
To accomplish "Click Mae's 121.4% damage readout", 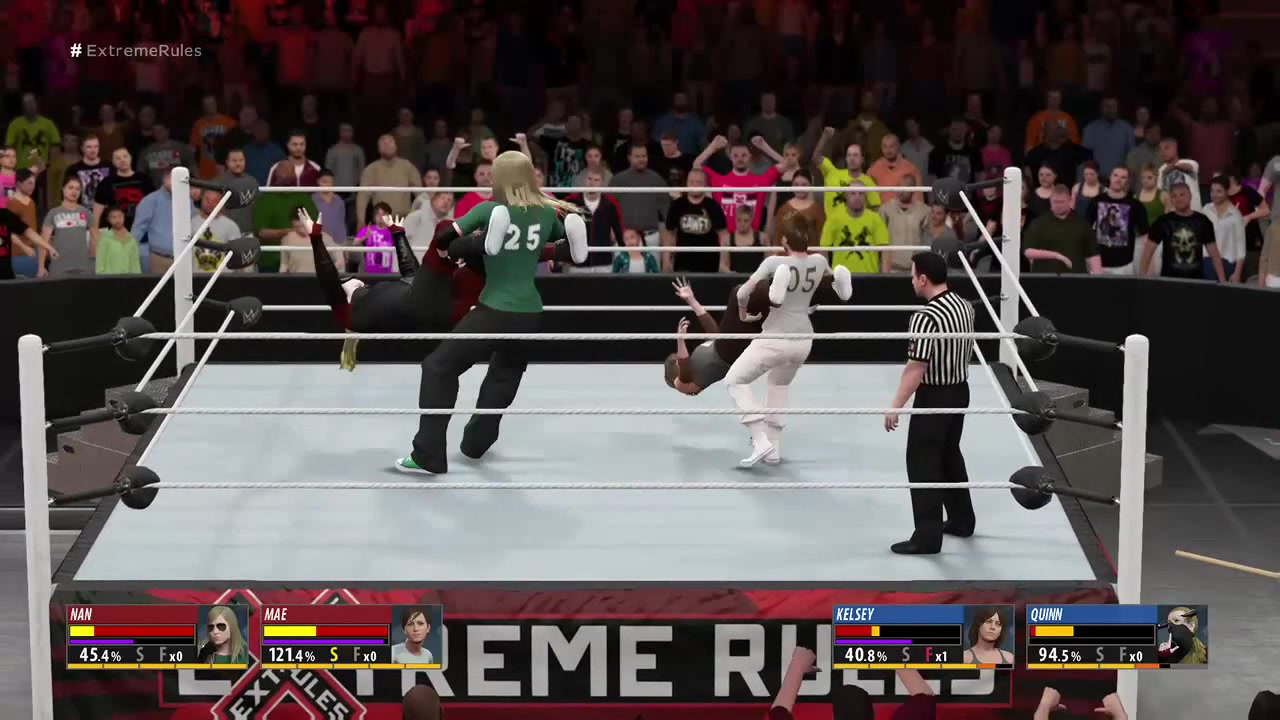I will (291, 655).
